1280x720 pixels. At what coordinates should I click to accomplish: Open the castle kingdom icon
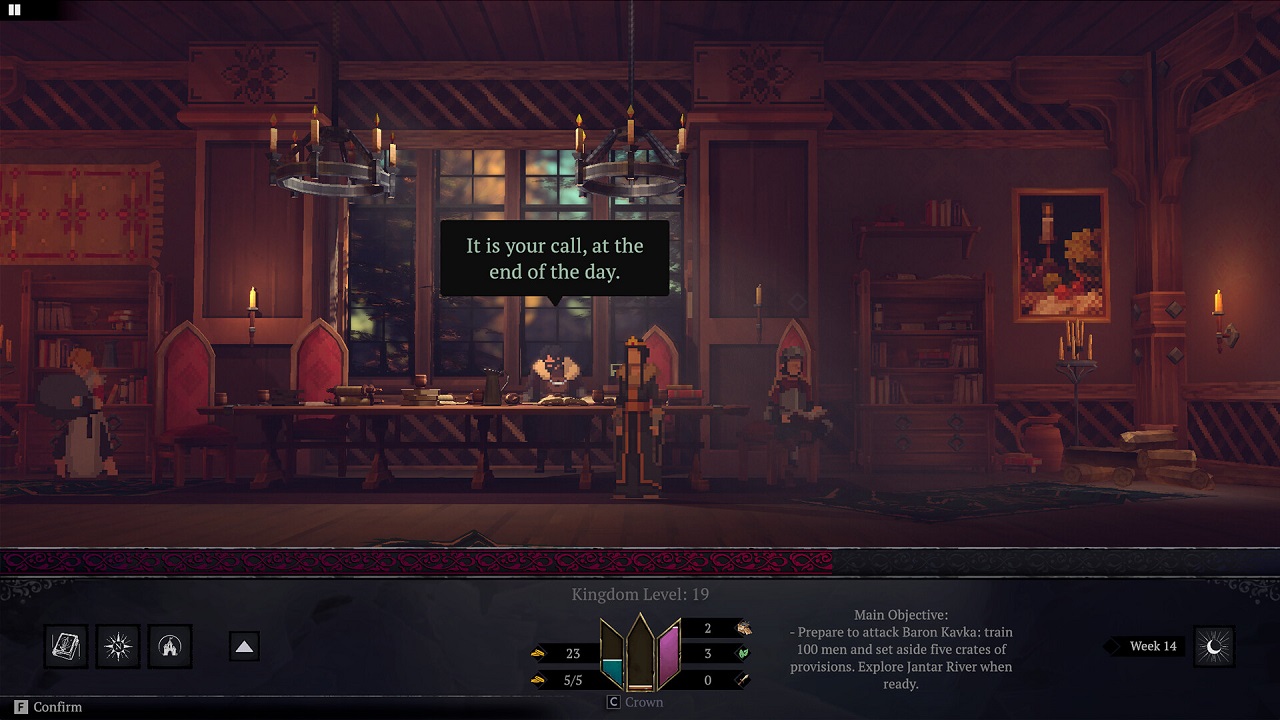tap(170, 647)
